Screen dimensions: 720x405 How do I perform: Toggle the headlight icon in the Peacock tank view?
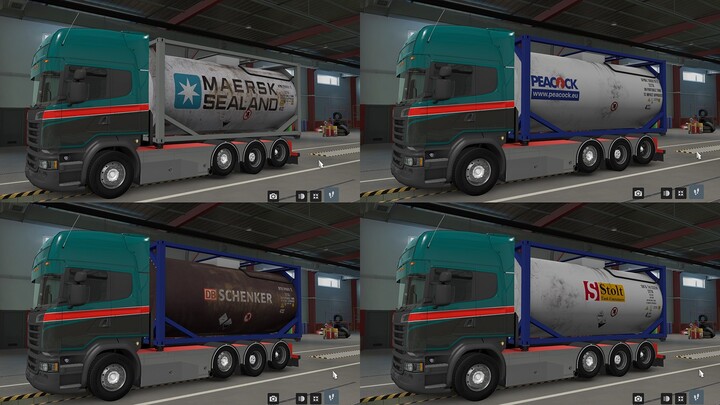(x=668, y=193)
